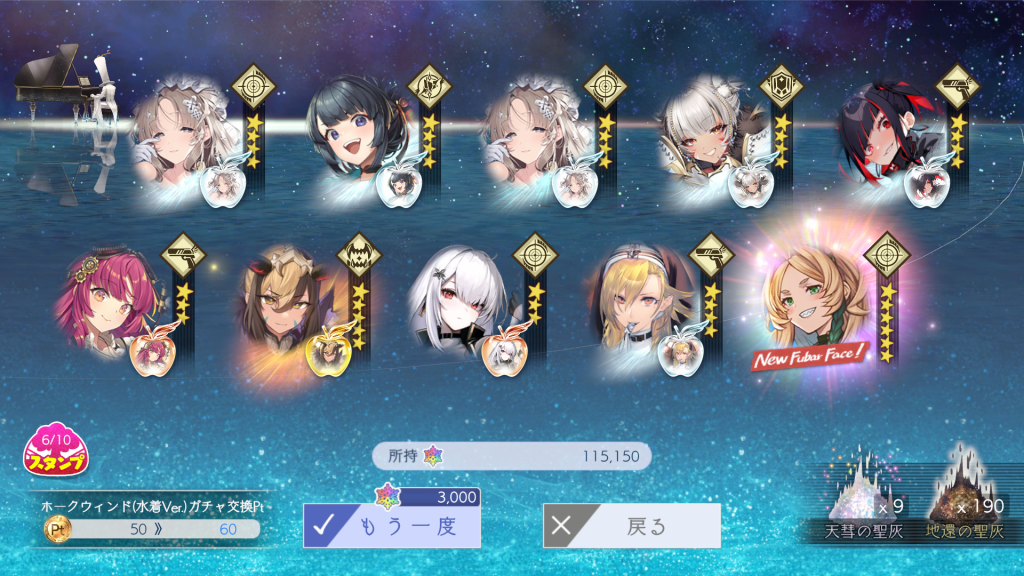Tap the もう一度 pull-again button
This screenshot has height=576, width=1024.
(x=392, y=526)
